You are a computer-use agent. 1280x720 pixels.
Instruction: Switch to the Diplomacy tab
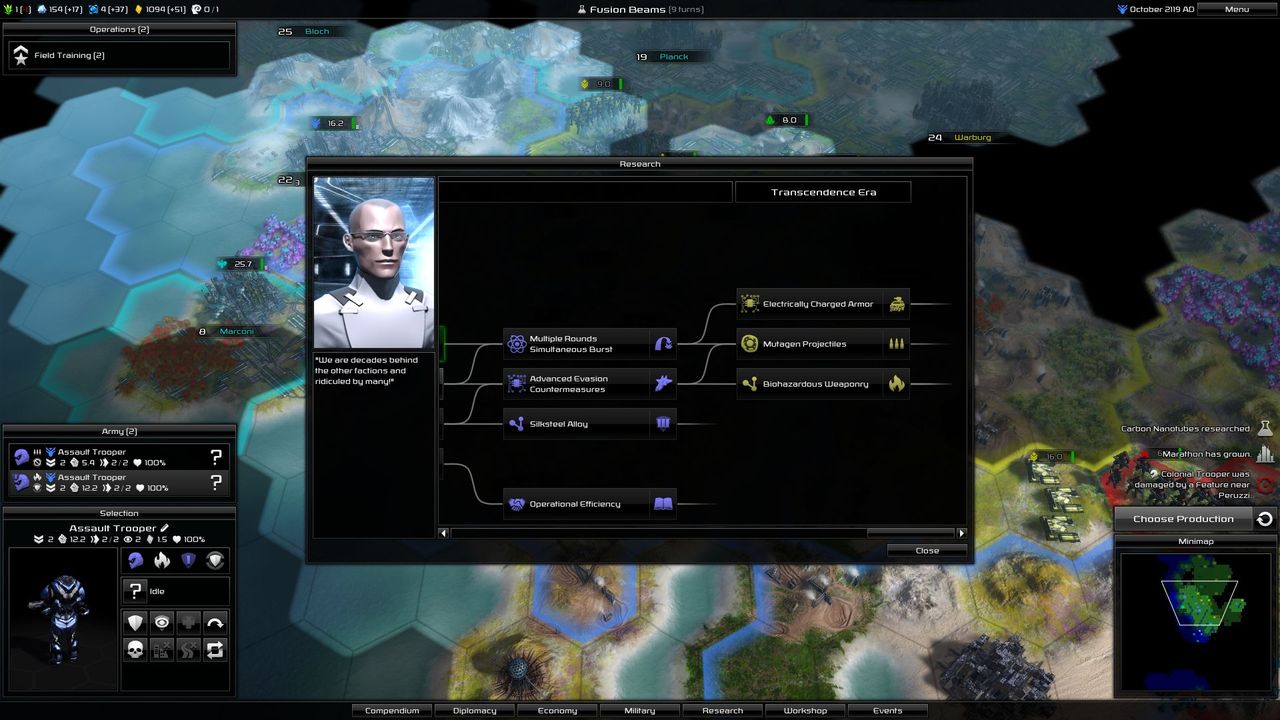[x=474, y=710]
